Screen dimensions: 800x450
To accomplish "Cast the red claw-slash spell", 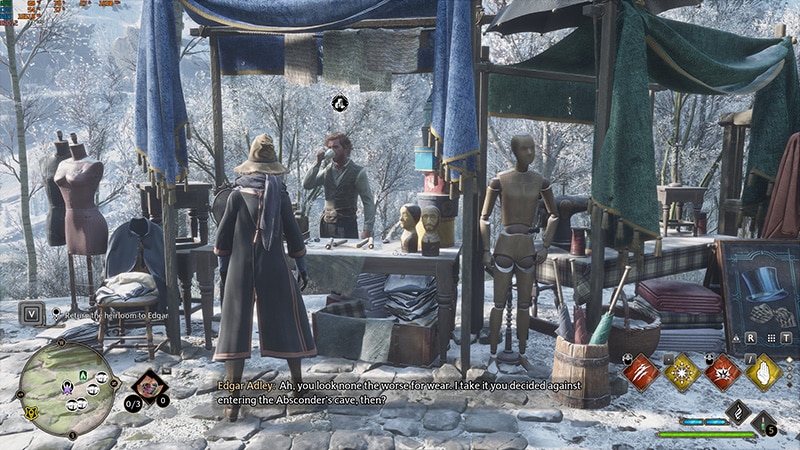I will [x=640, y=373].
